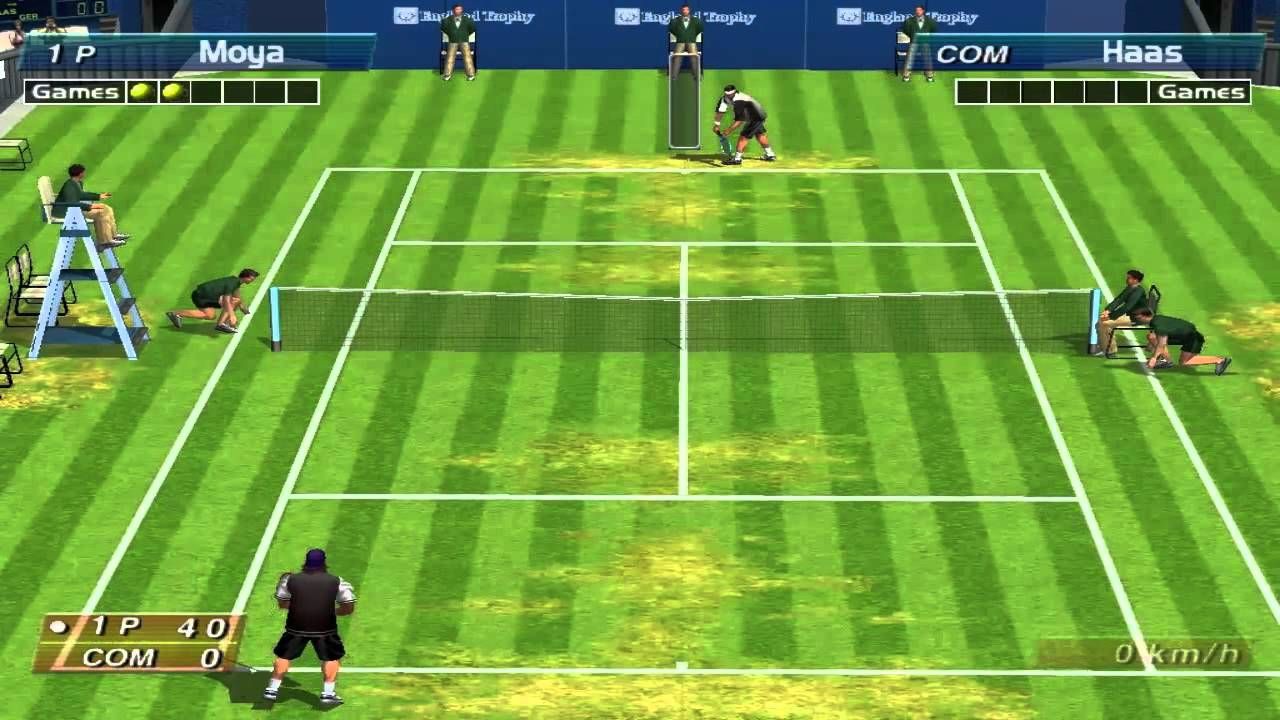Click the England Trophy logo on the left banner
1280x720 pixels.
[x=404, y=17]
